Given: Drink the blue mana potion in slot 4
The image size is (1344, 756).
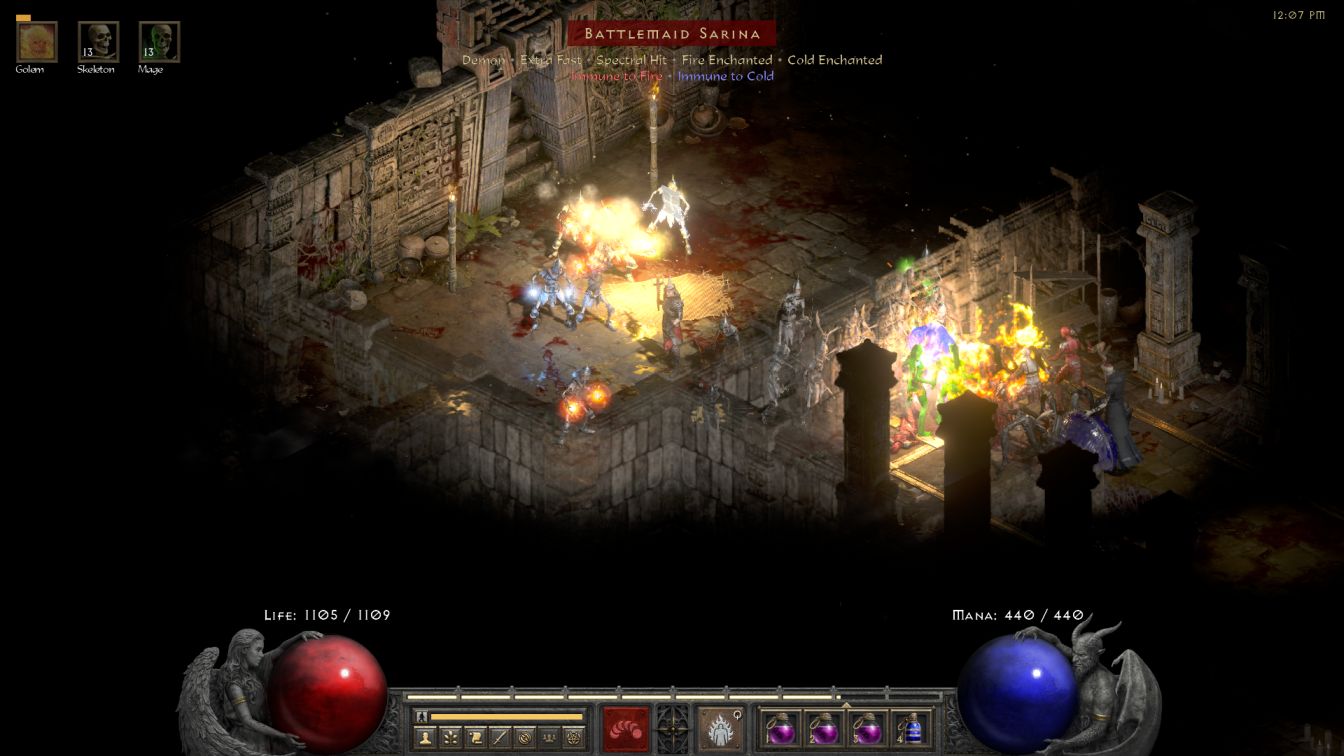Looking at the screenshot, I should [911, 728].
